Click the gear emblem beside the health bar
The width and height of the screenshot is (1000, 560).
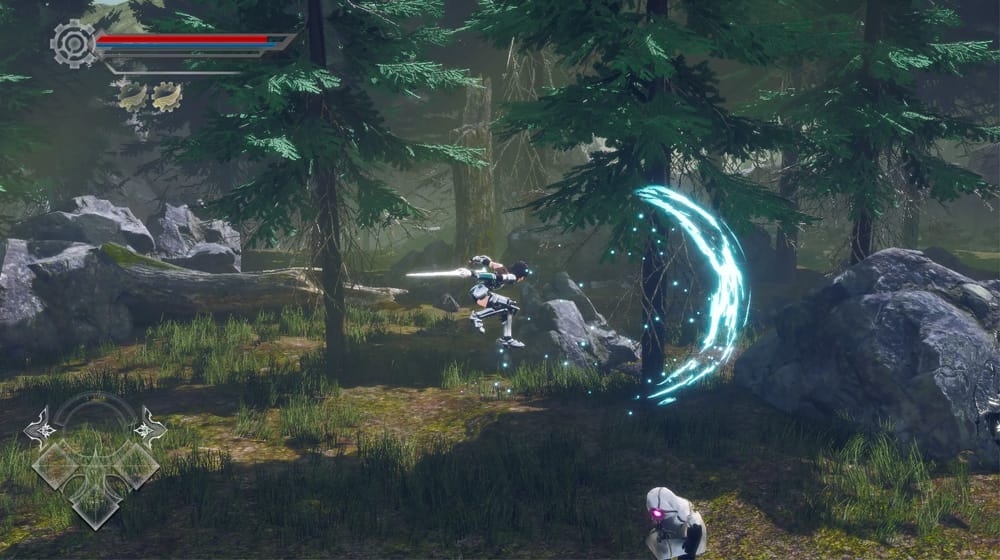[x=73, y=43]
